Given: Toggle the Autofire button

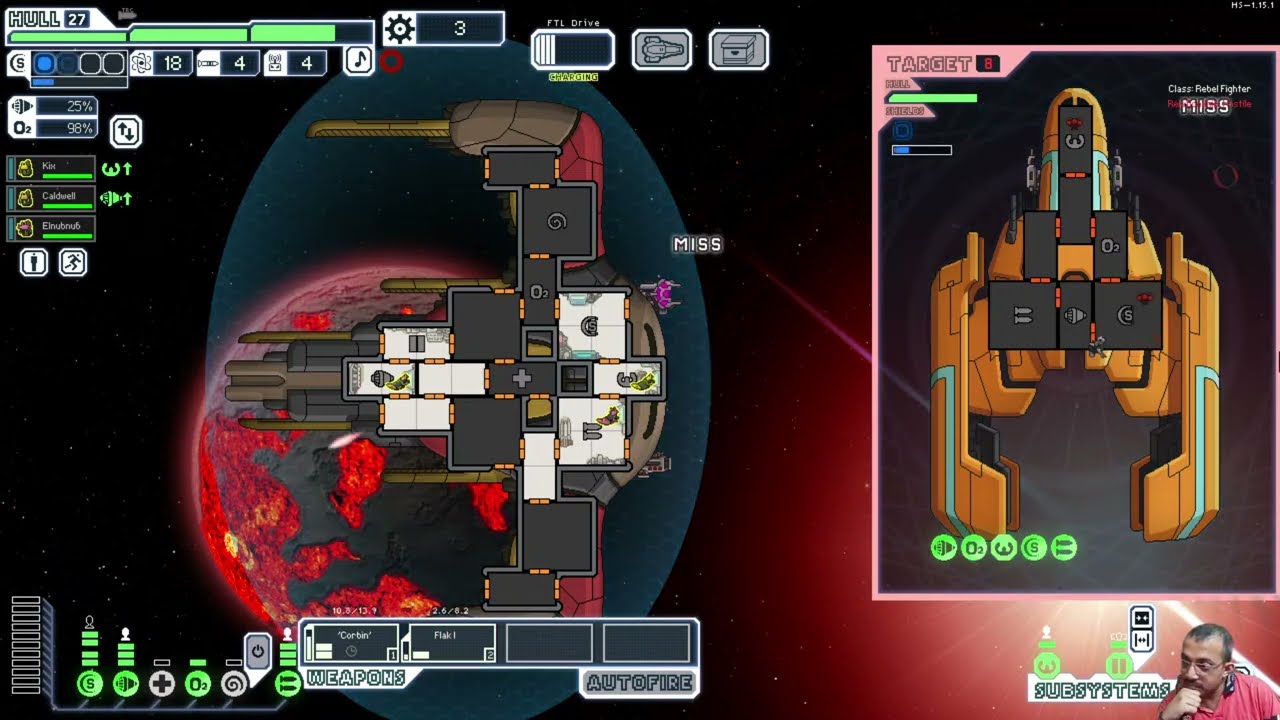Looking at the screenshot, I should point(639,683).
